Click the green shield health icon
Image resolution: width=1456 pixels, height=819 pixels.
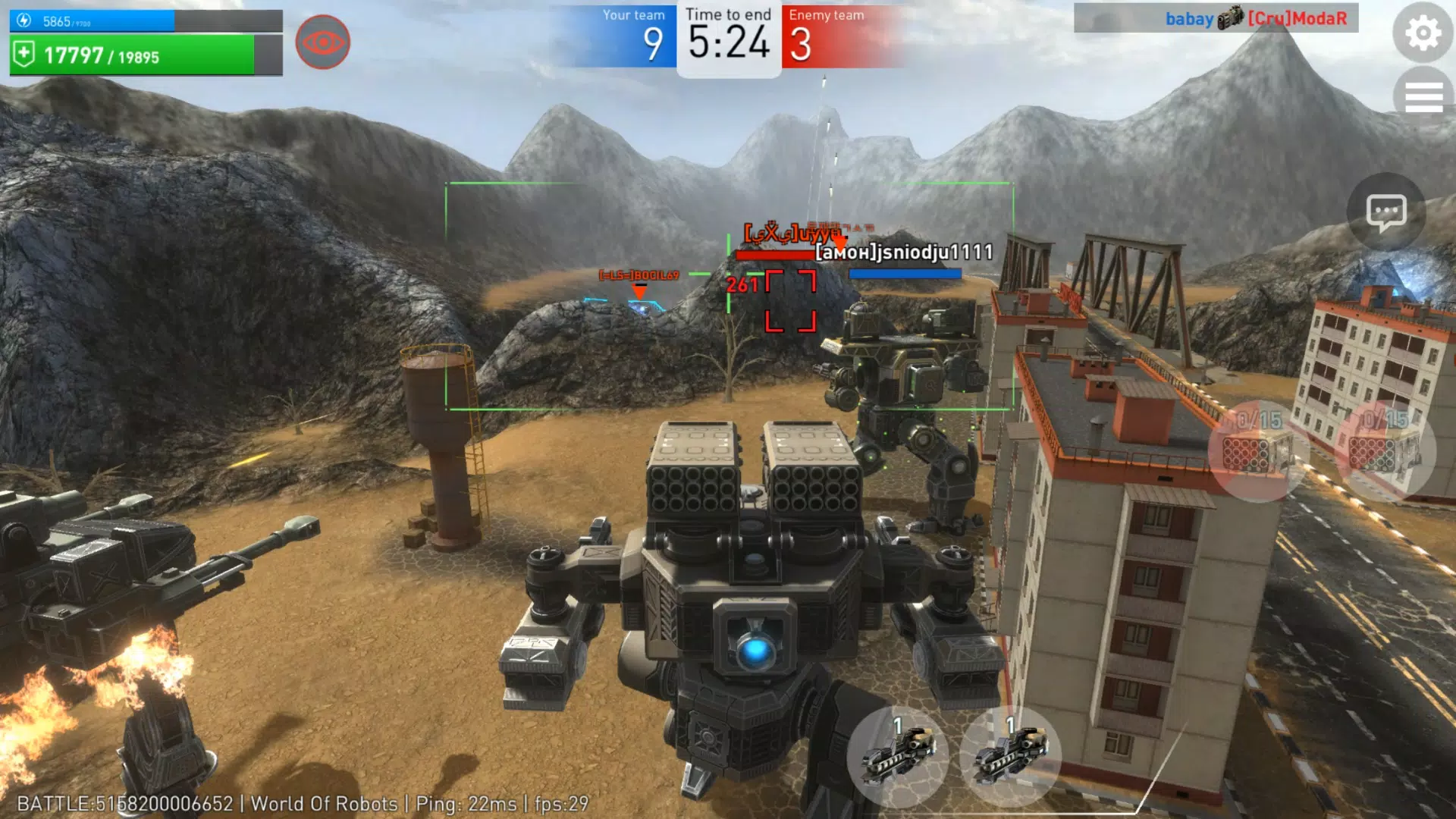(23, 53)
